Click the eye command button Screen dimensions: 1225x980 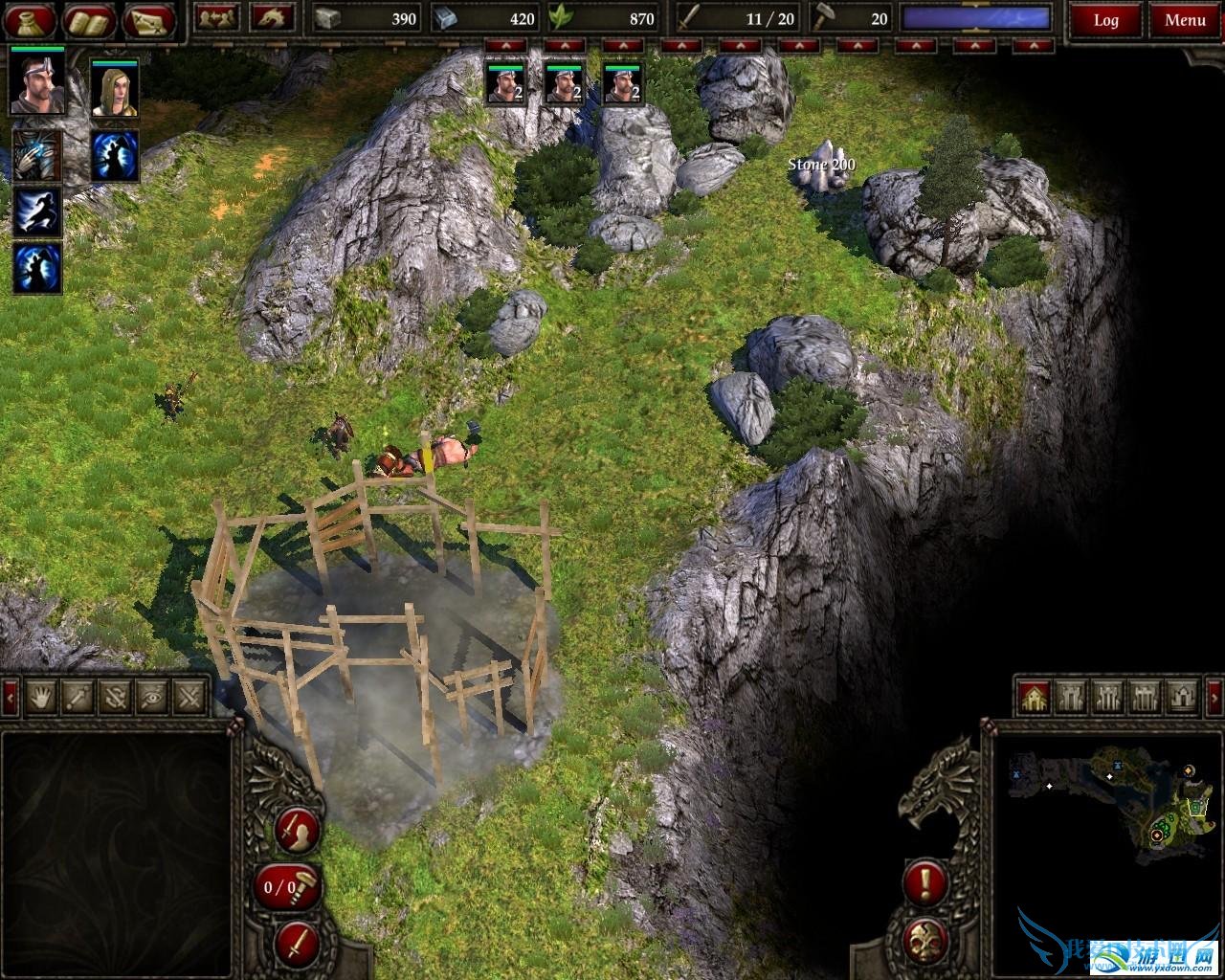coord(153,696)
